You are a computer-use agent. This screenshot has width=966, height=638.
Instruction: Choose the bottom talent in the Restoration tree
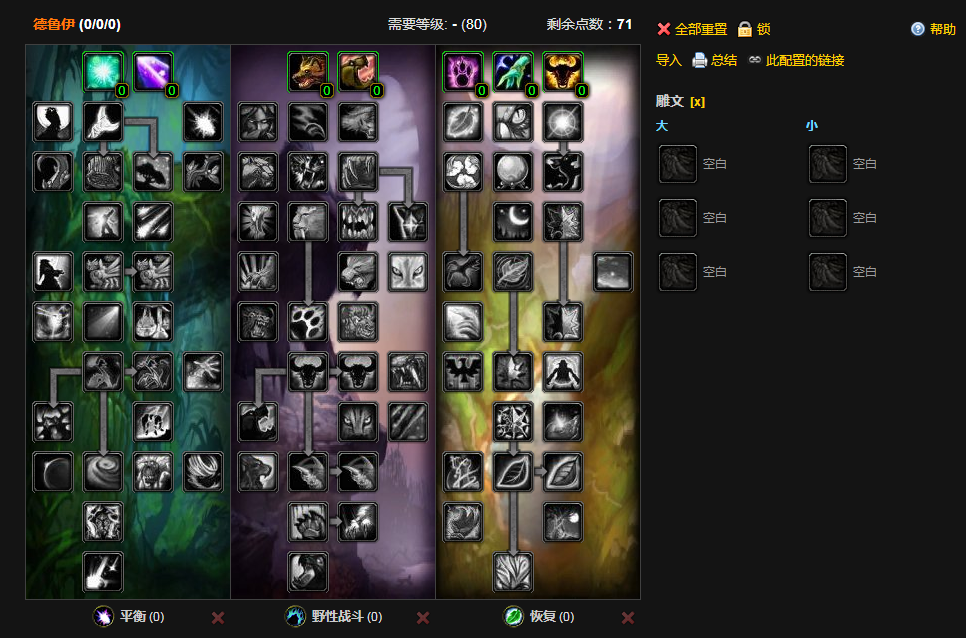513,572
